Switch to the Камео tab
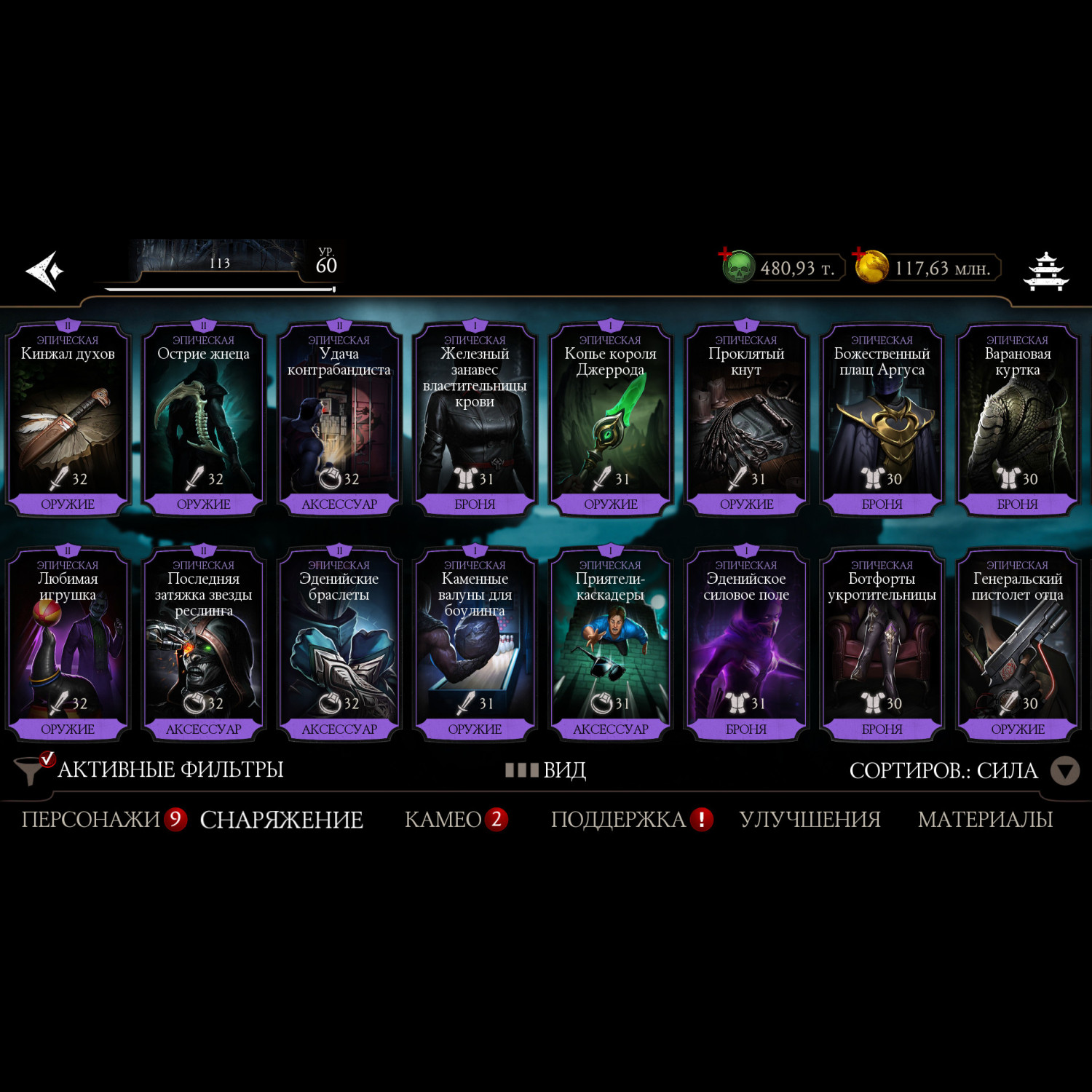The image size is (1092, 1092). (443, 820)
